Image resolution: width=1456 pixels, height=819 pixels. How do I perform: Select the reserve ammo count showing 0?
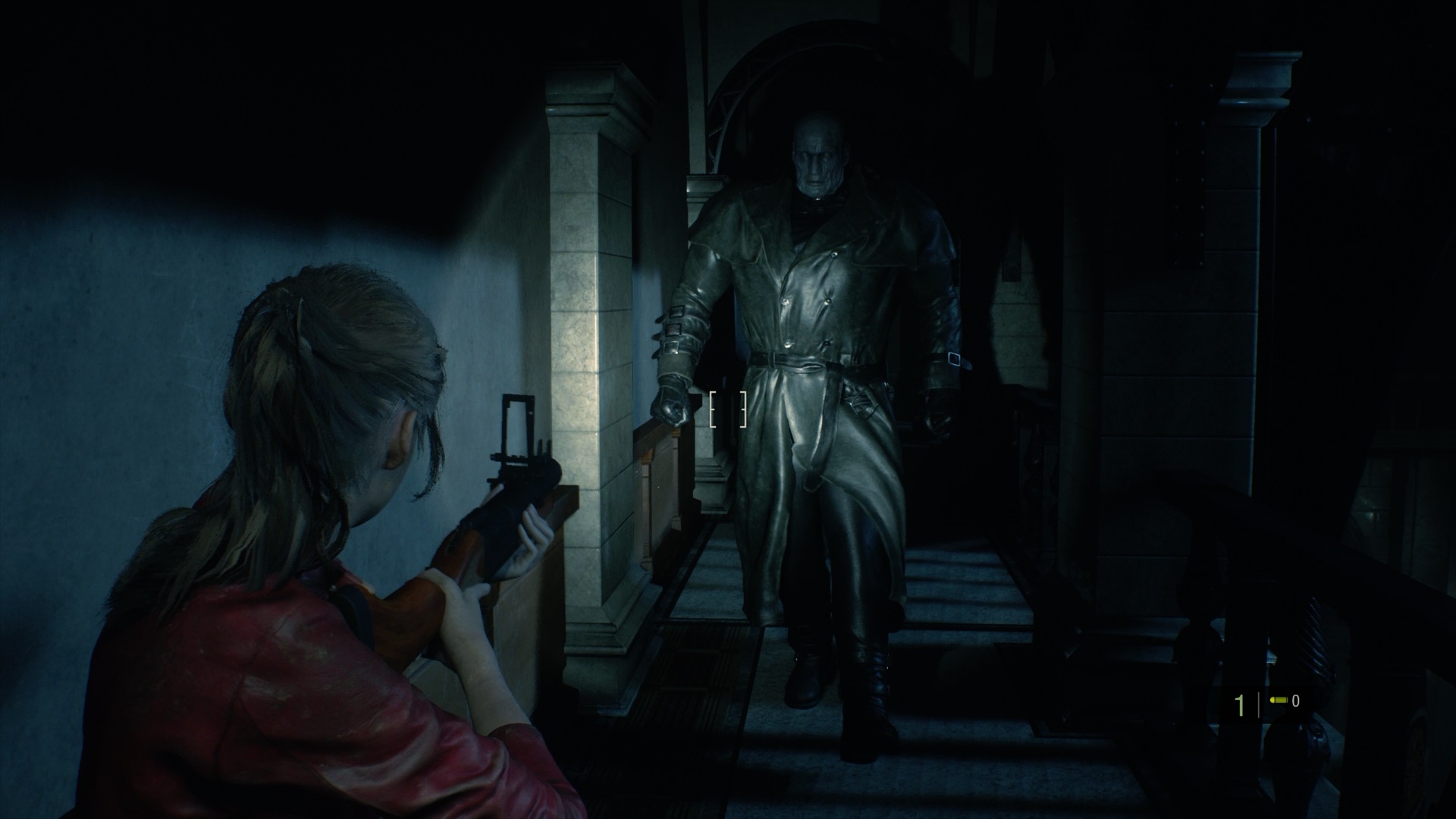tap(1296, 702)
